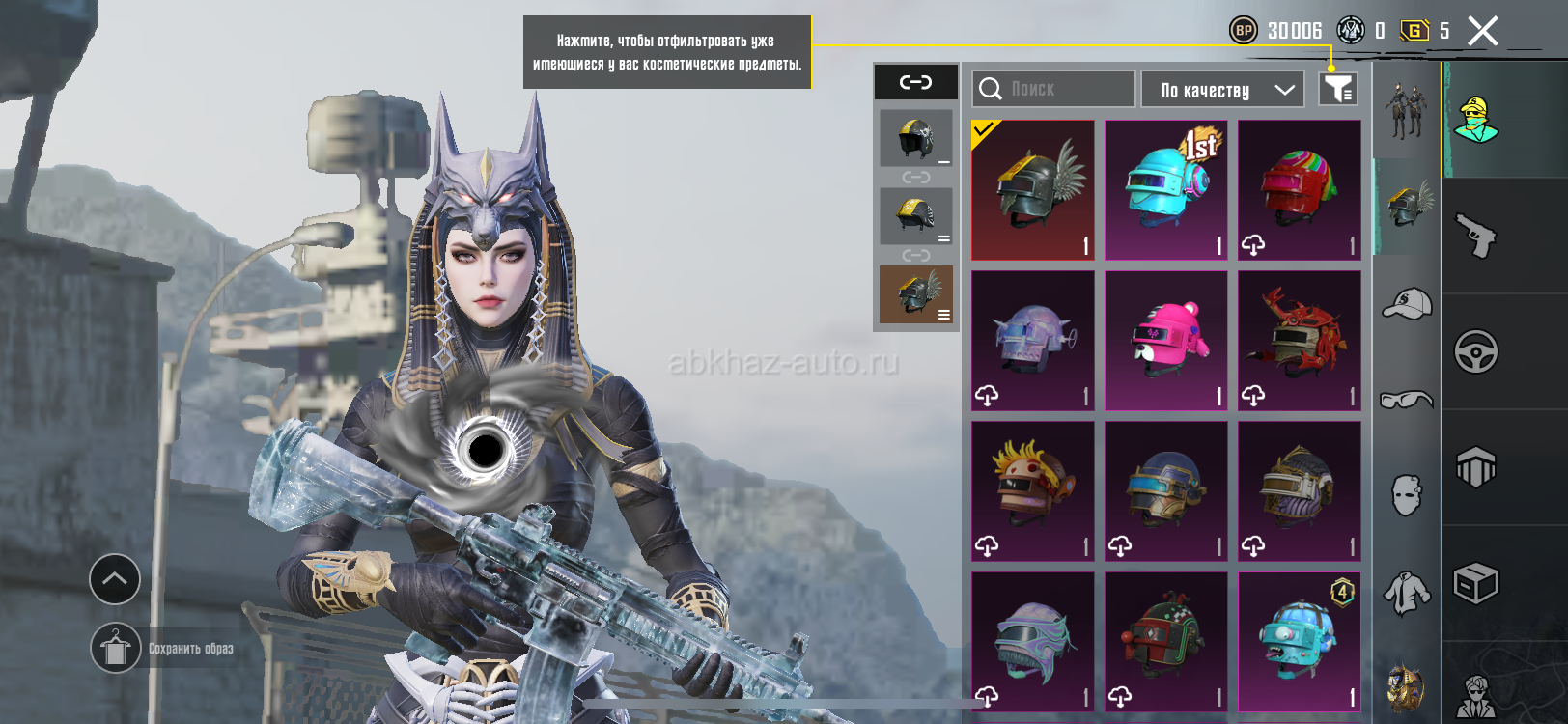Select the red rainbow mohawk helmet
This screenshot has height=724, width=1568.
pyautogui.click(x=1300, y=190)
